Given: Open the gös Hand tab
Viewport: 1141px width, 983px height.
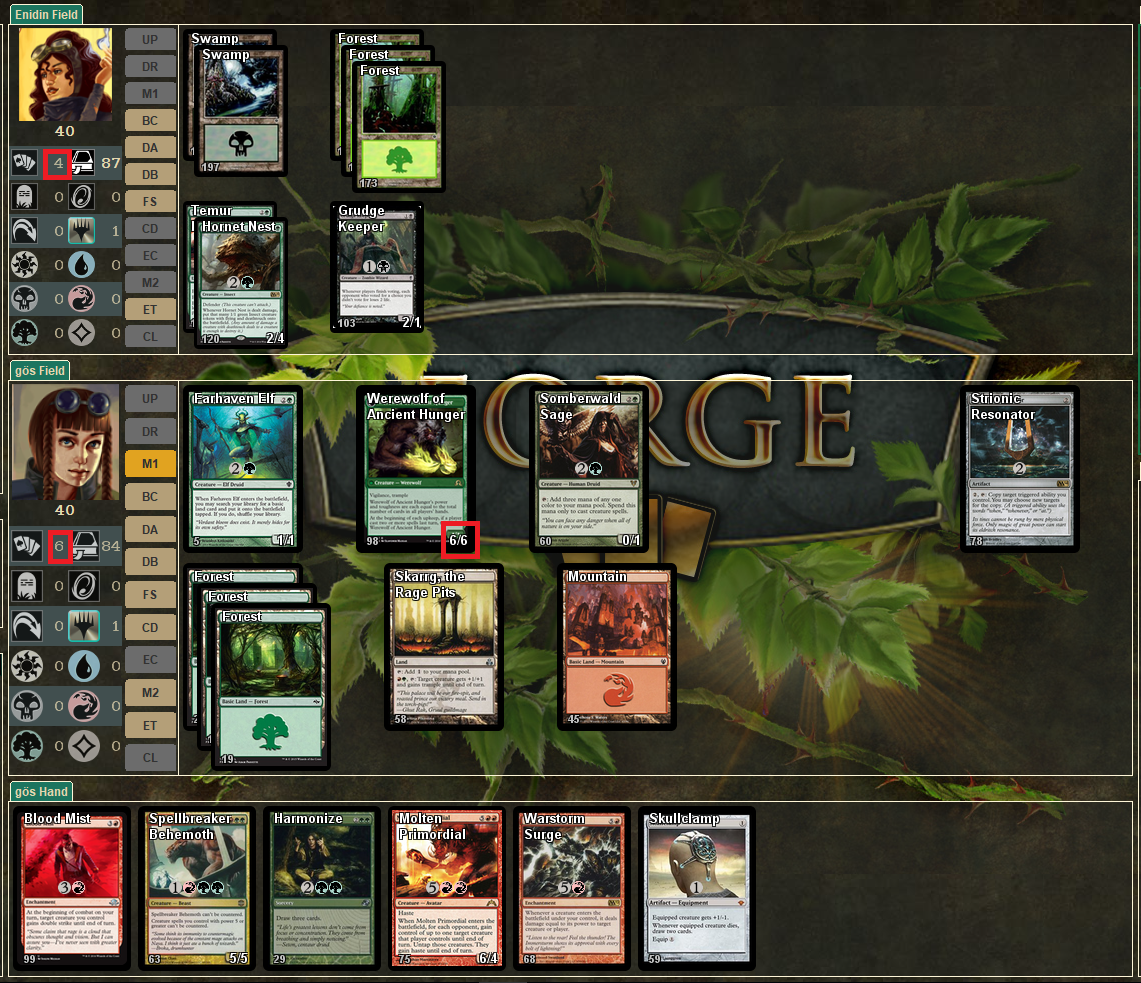Looking at the screenshot, I should (40, 792).
